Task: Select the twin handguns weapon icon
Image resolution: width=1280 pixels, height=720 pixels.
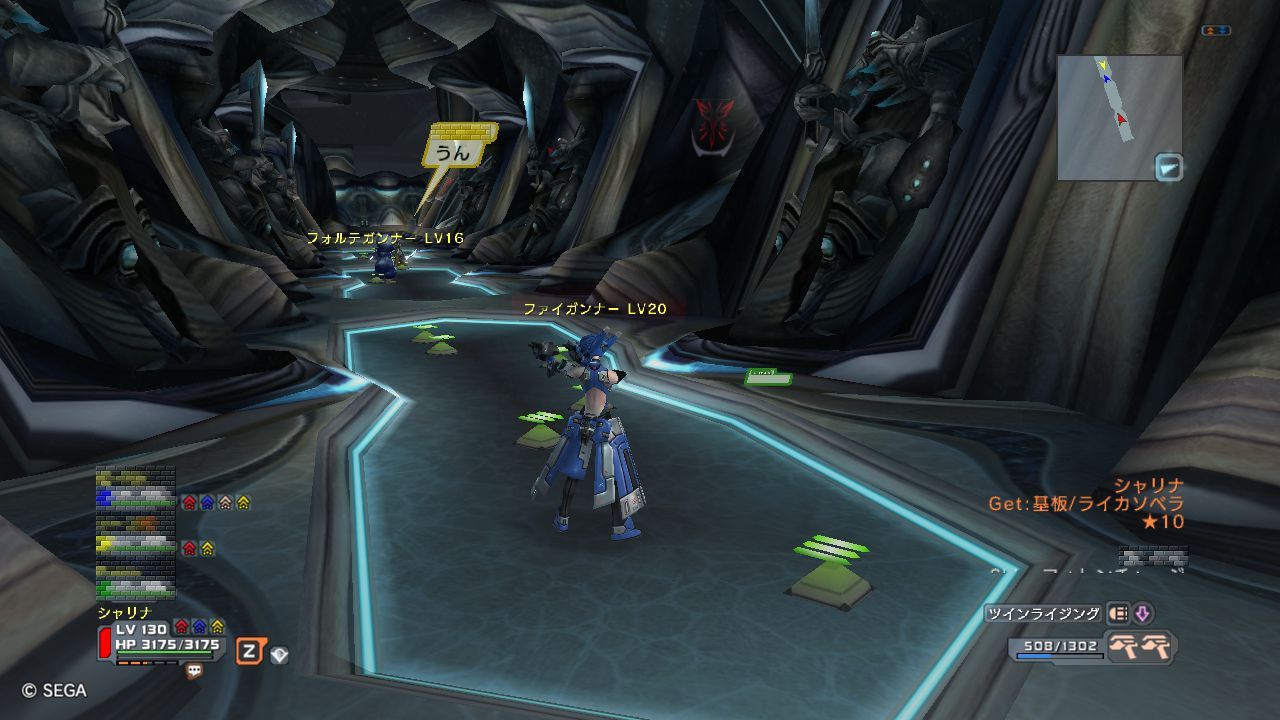Action: click(1141, 646)
